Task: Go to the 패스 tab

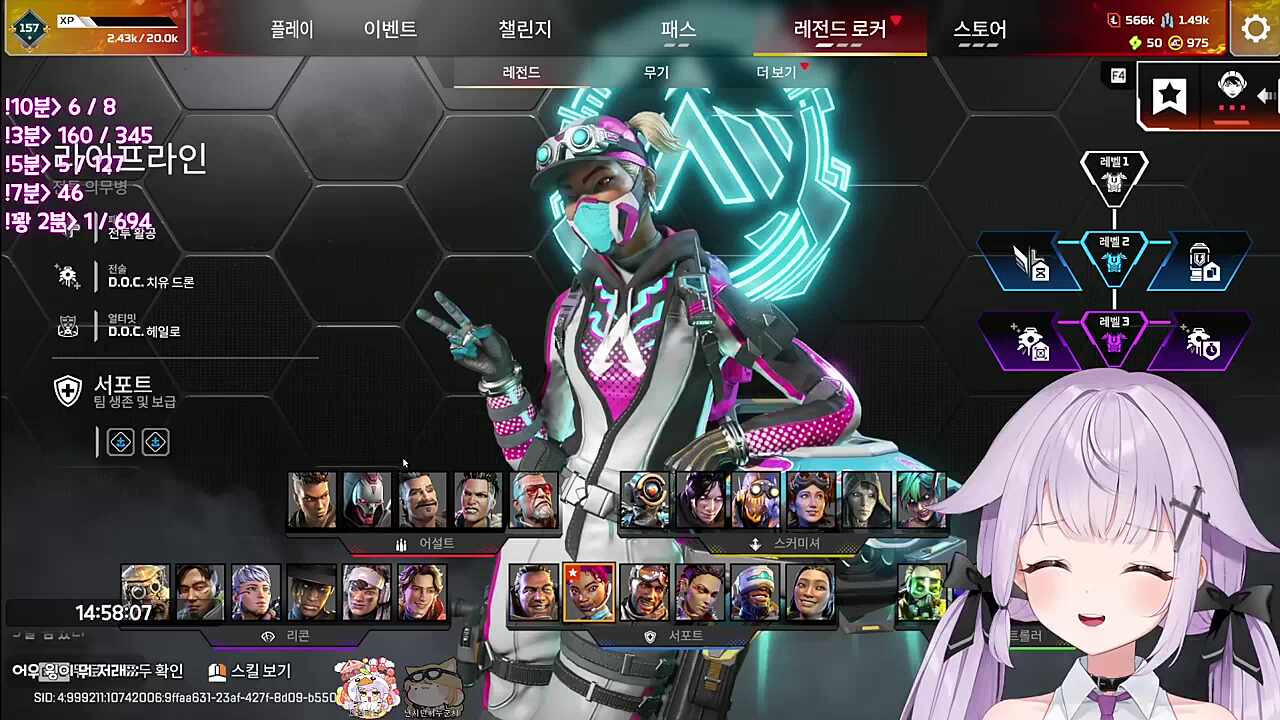Action: [x=678, y=29]
